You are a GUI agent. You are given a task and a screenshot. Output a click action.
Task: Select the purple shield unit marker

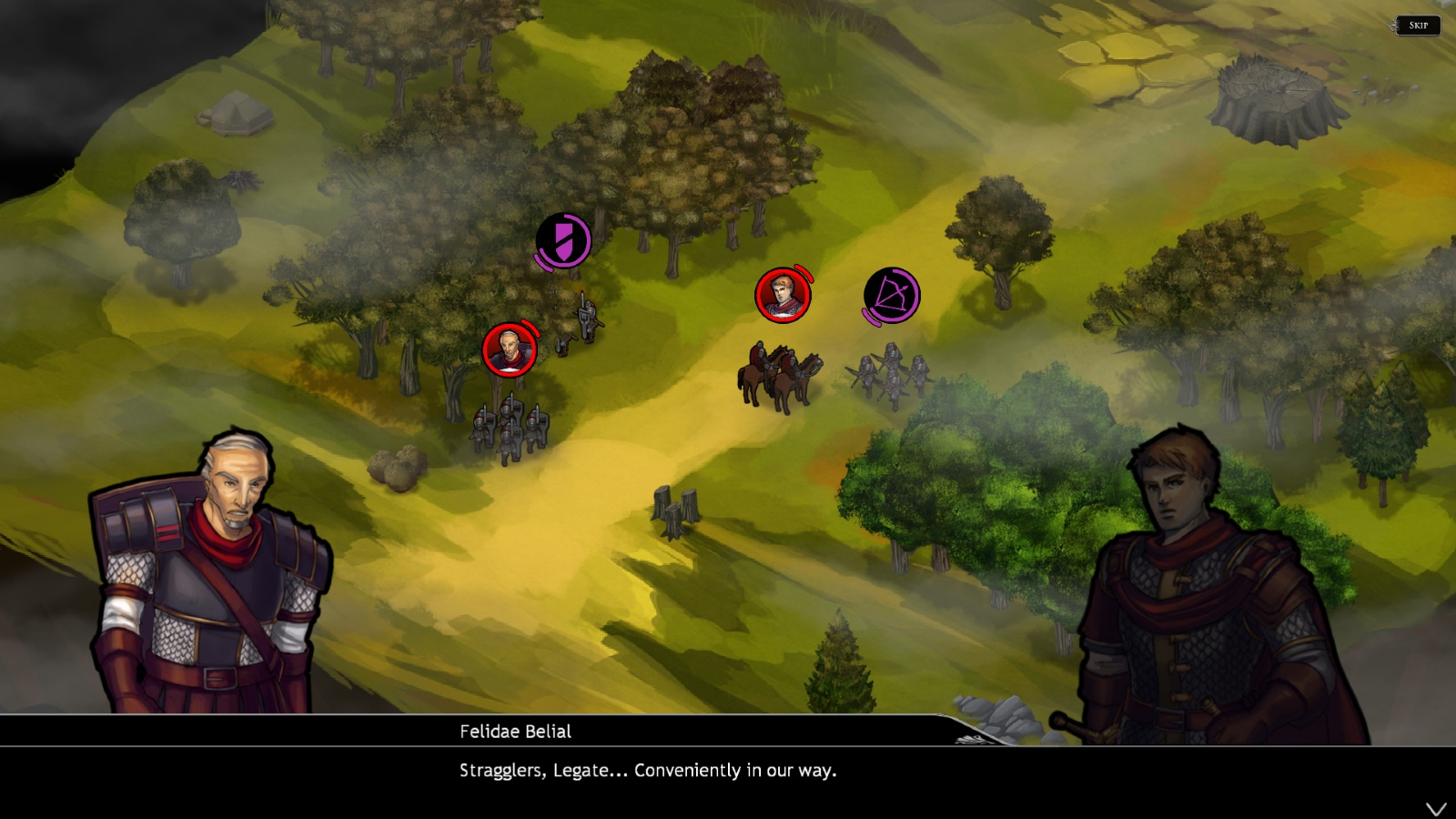click(x=563, y=241)
